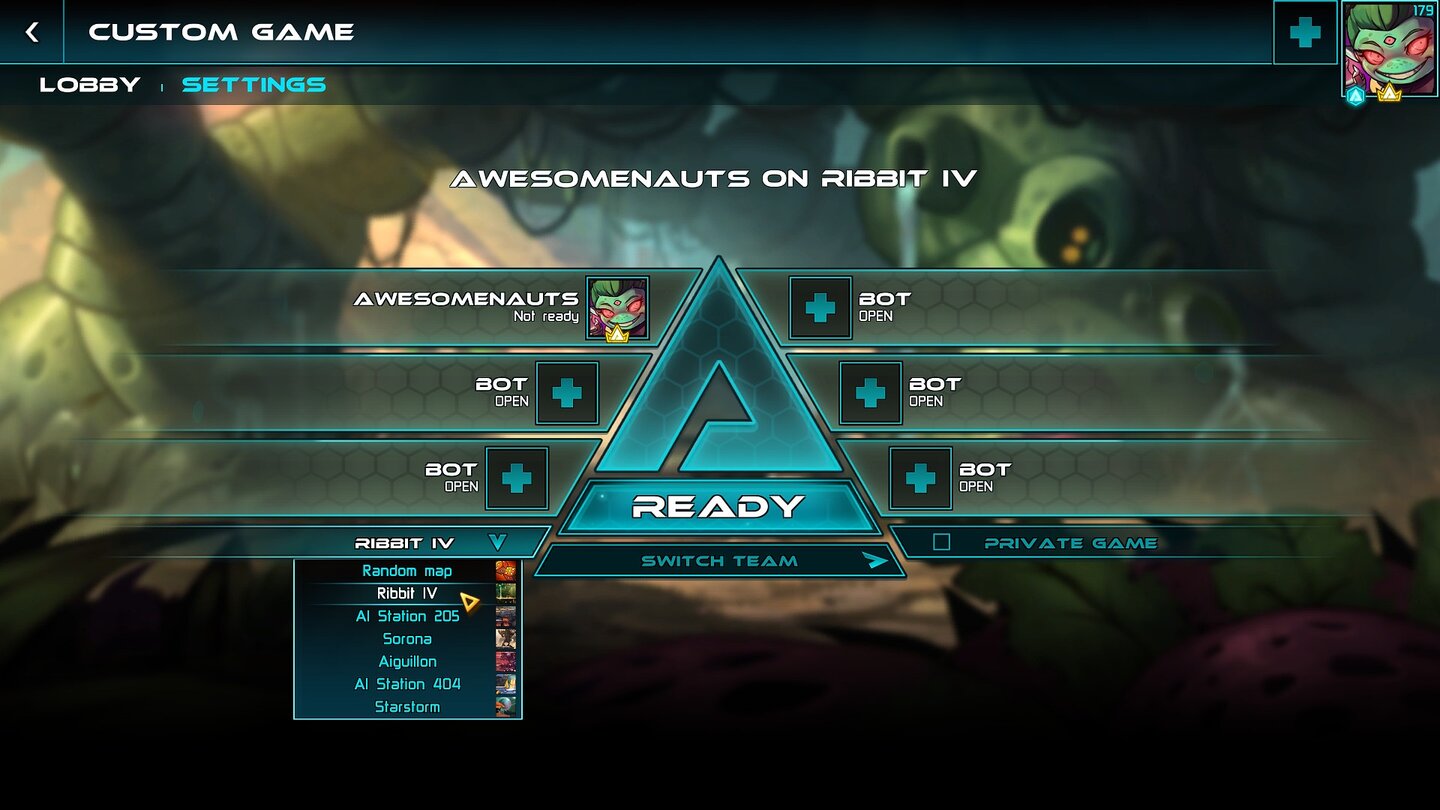Add a bot to the middle-right BOT slot
This screenshot has height=810, width=1440.
870,393
